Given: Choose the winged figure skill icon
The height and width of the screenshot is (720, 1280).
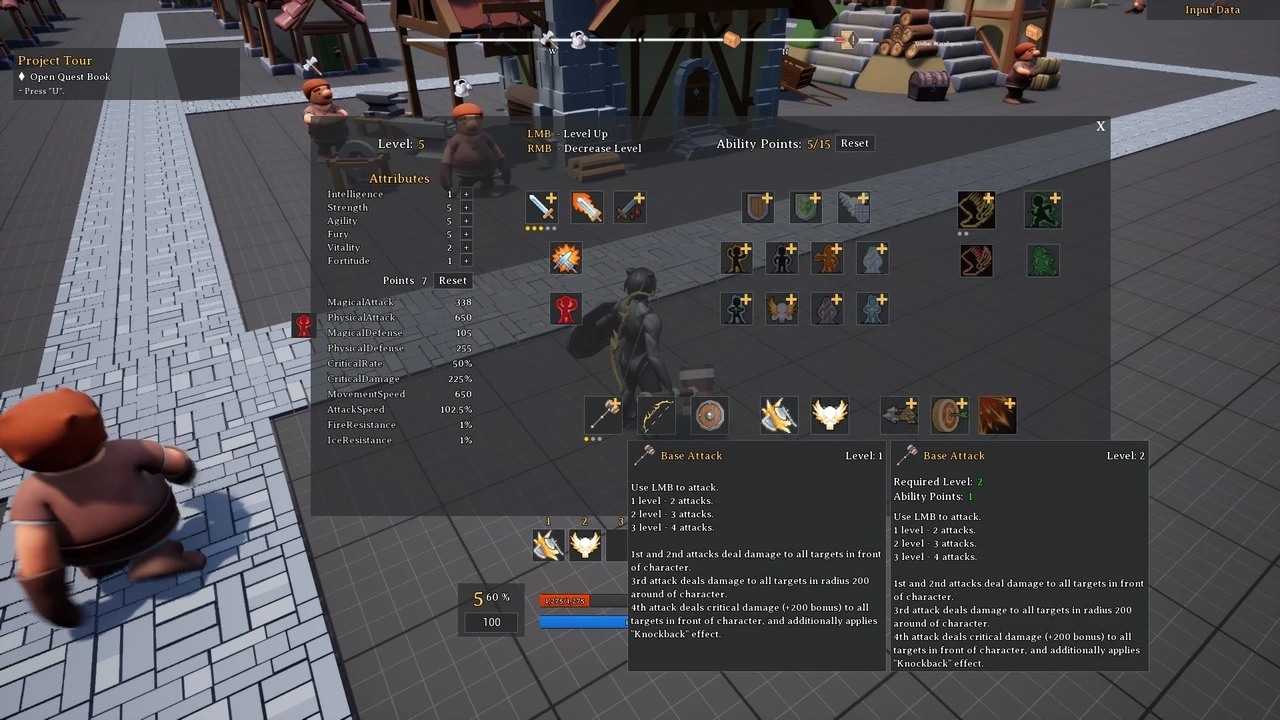Looking at the screenshot, I should [x=781, y=309].
